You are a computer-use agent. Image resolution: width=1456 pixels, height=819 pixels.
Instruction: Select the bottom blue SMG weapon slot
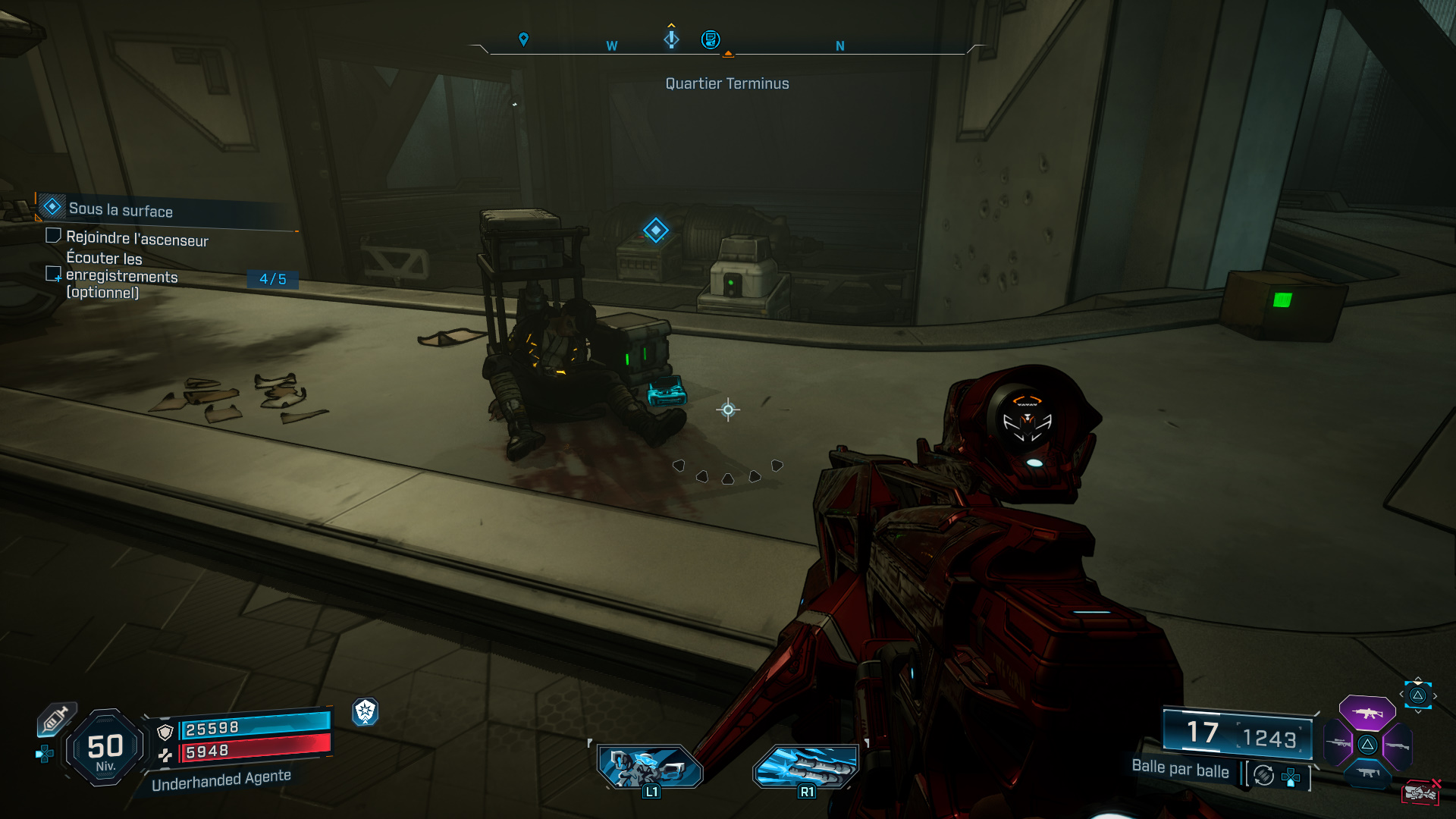(1367, 773)
